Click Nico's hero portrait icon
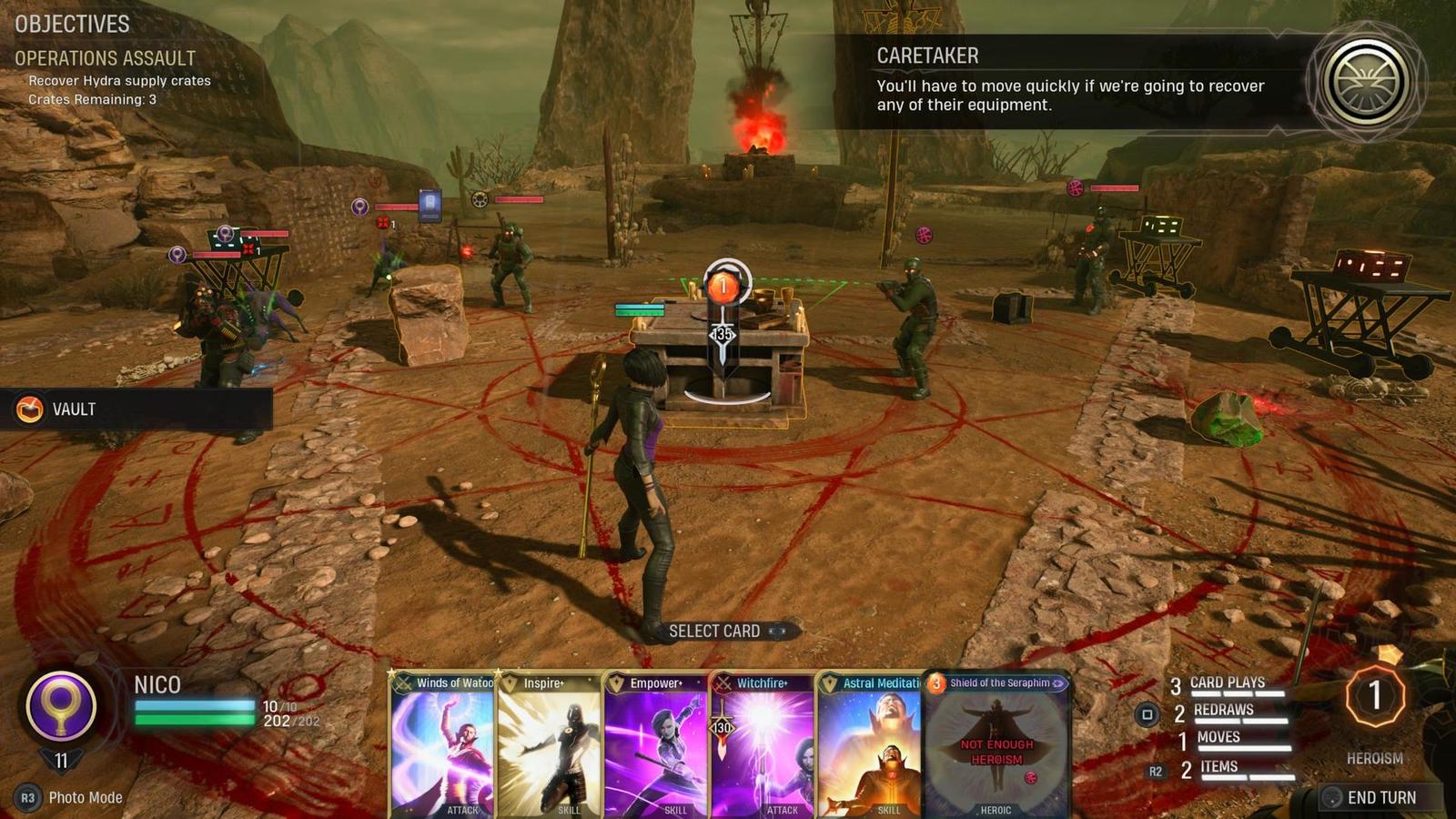 click(61, 705)
